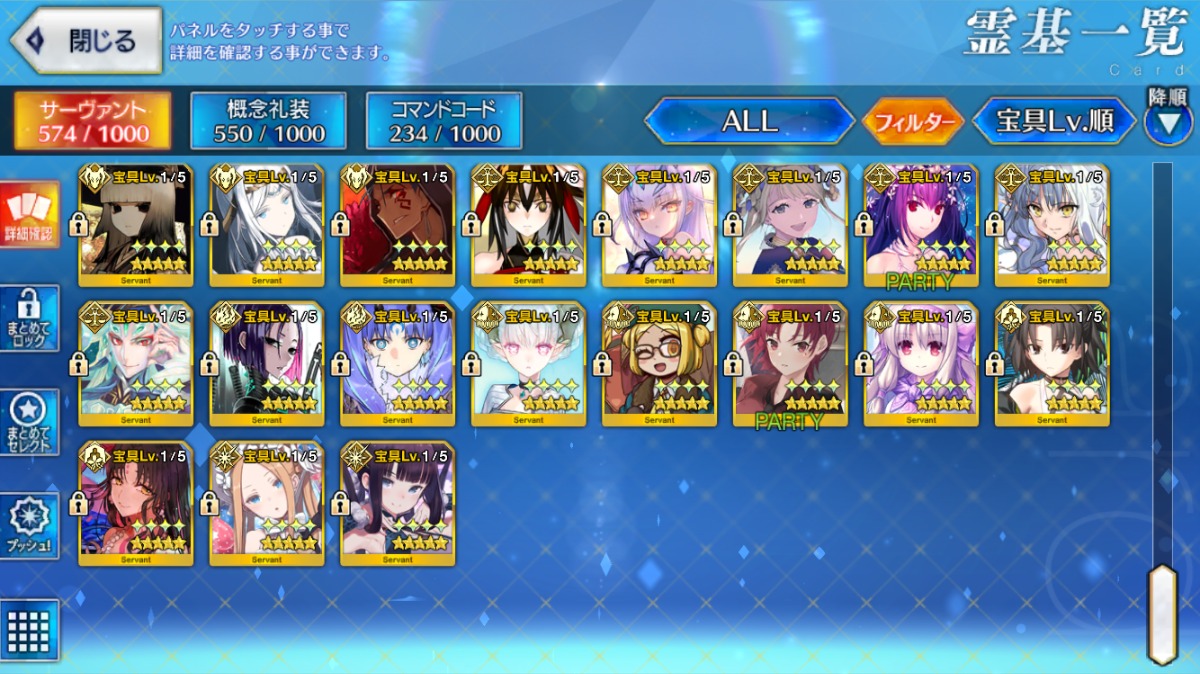Select the まとめてロック bulk lock button

(x=30, y=318)
